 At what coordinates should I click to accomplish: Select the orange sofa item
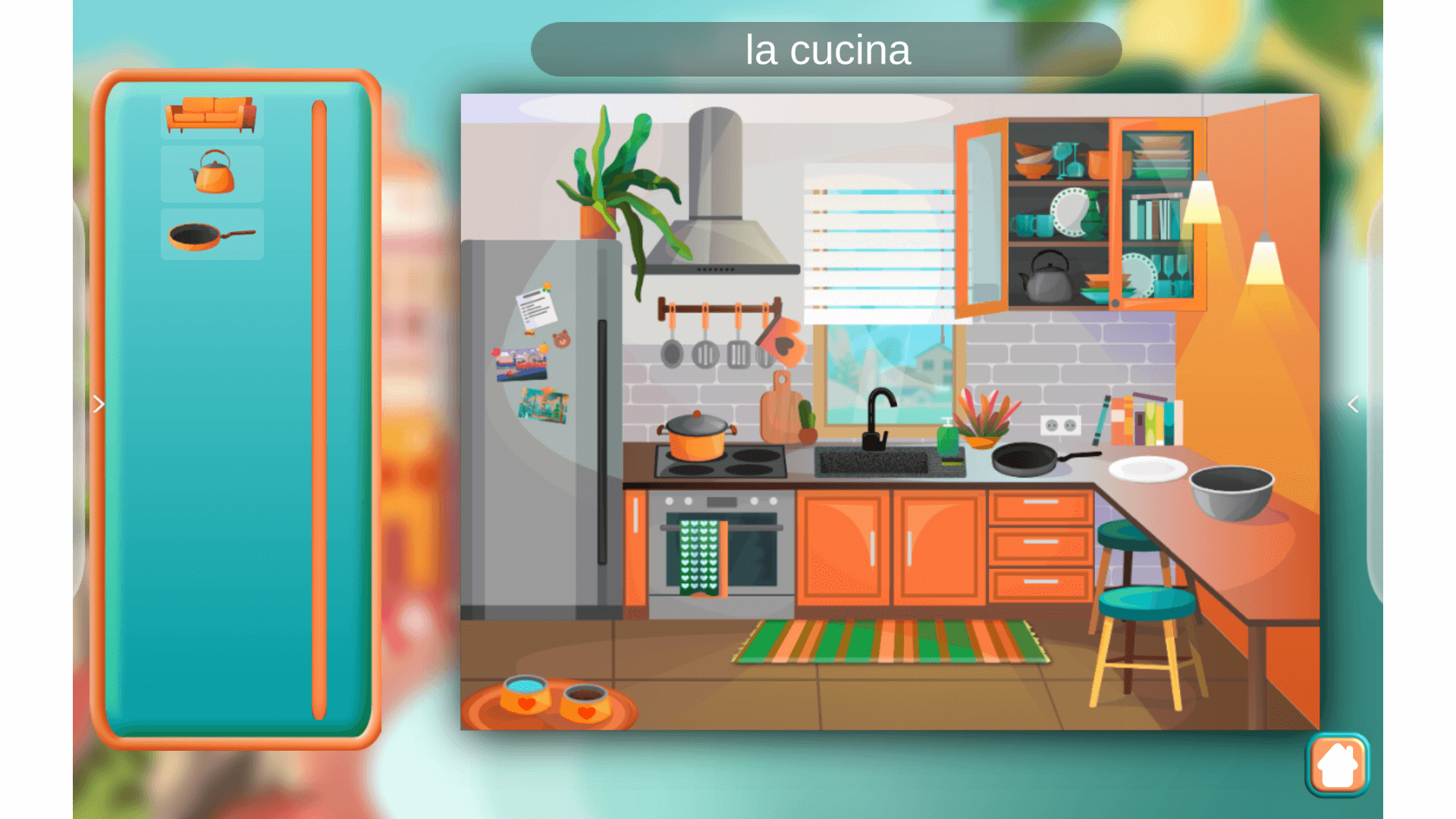click(212, 115)
